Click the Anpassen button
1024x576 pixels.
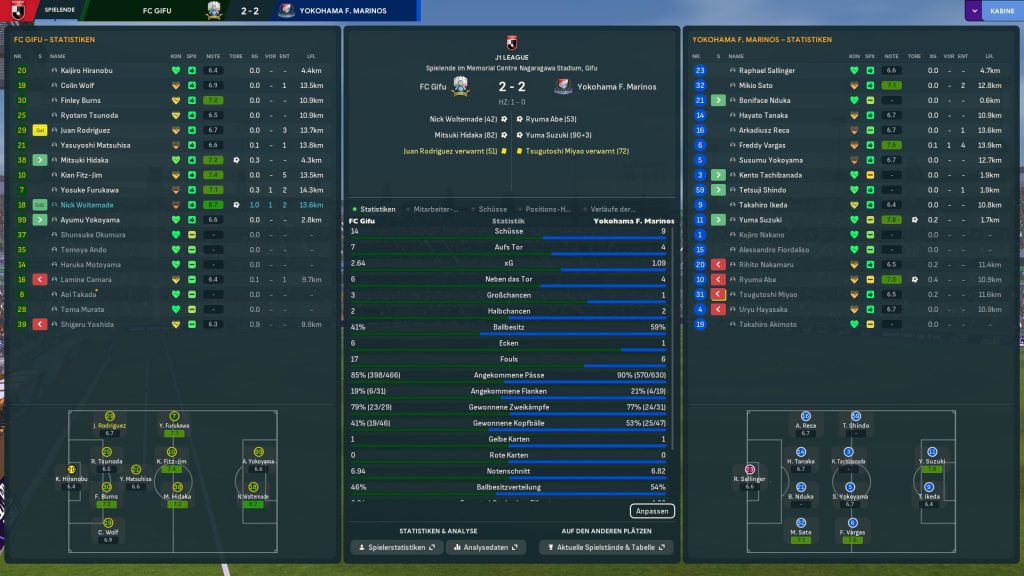tap(652, 511)
